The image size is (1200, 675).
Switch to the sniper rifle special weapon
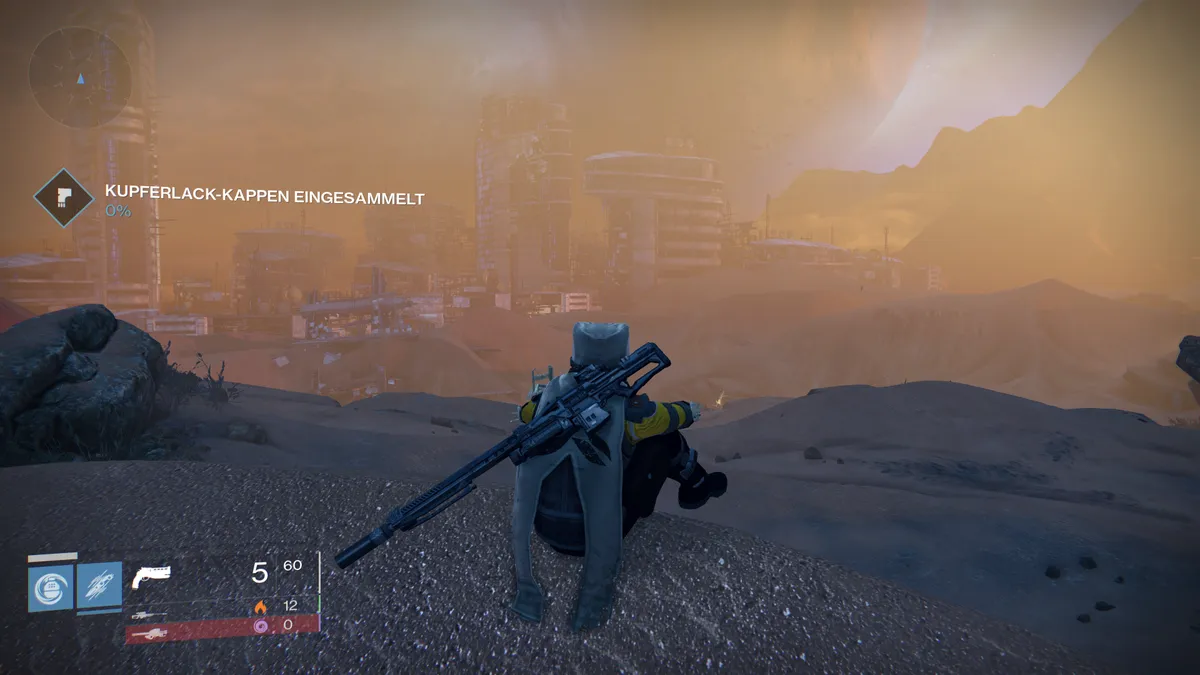click(x=148, y=612)
